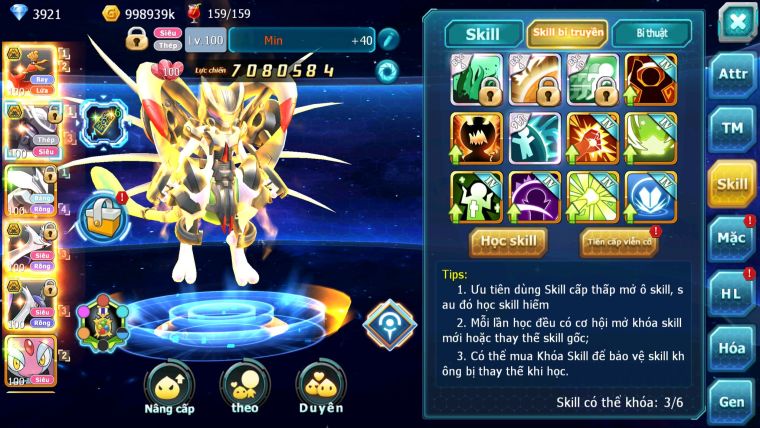760x428 pixels.
Task: Select the orange monster face skill icon
Action: 476,138
